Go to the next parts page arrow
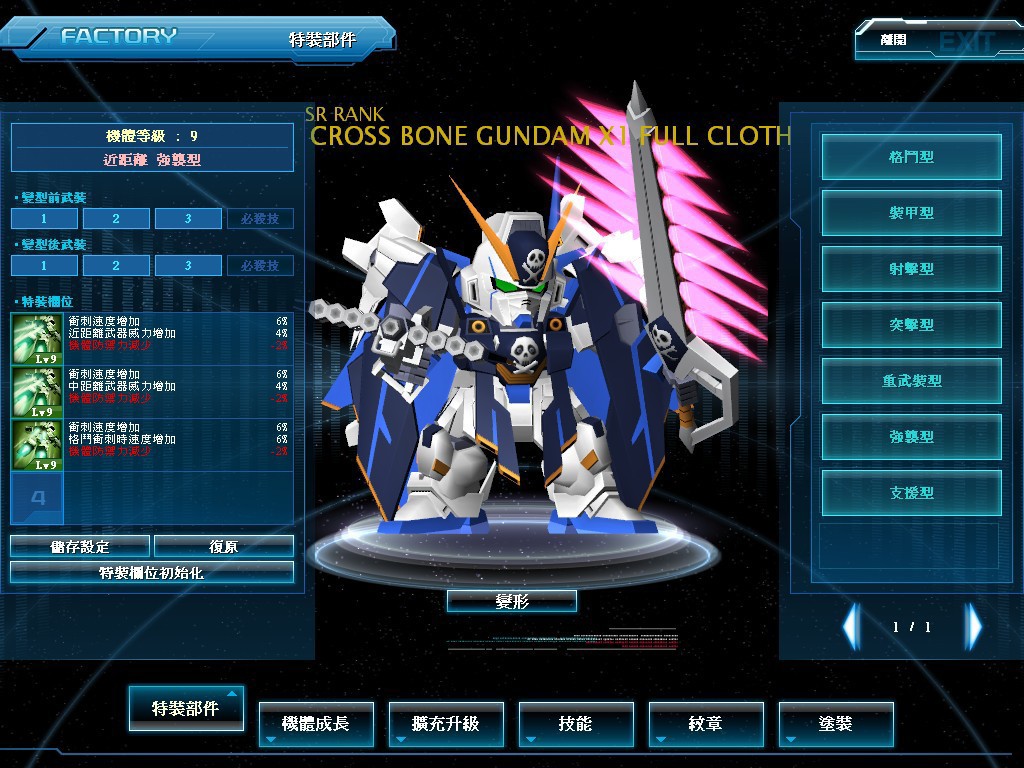The height and width of the screenshot is (768, 1024). coord(973,627)
